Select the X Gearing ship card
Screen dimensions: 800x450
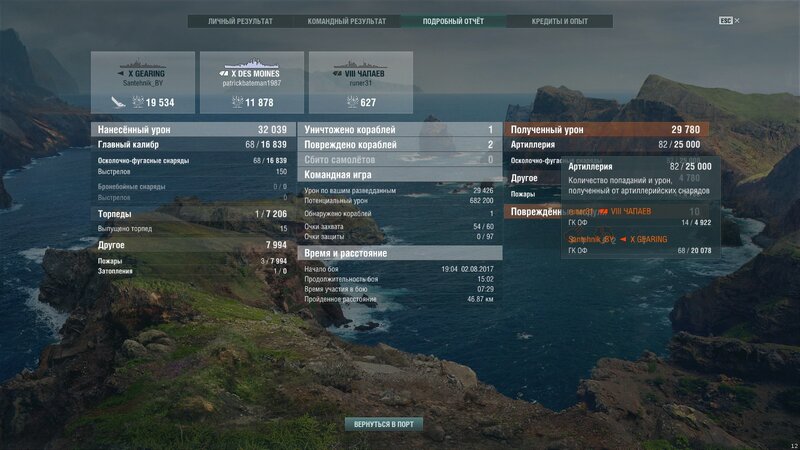(143, 83)
